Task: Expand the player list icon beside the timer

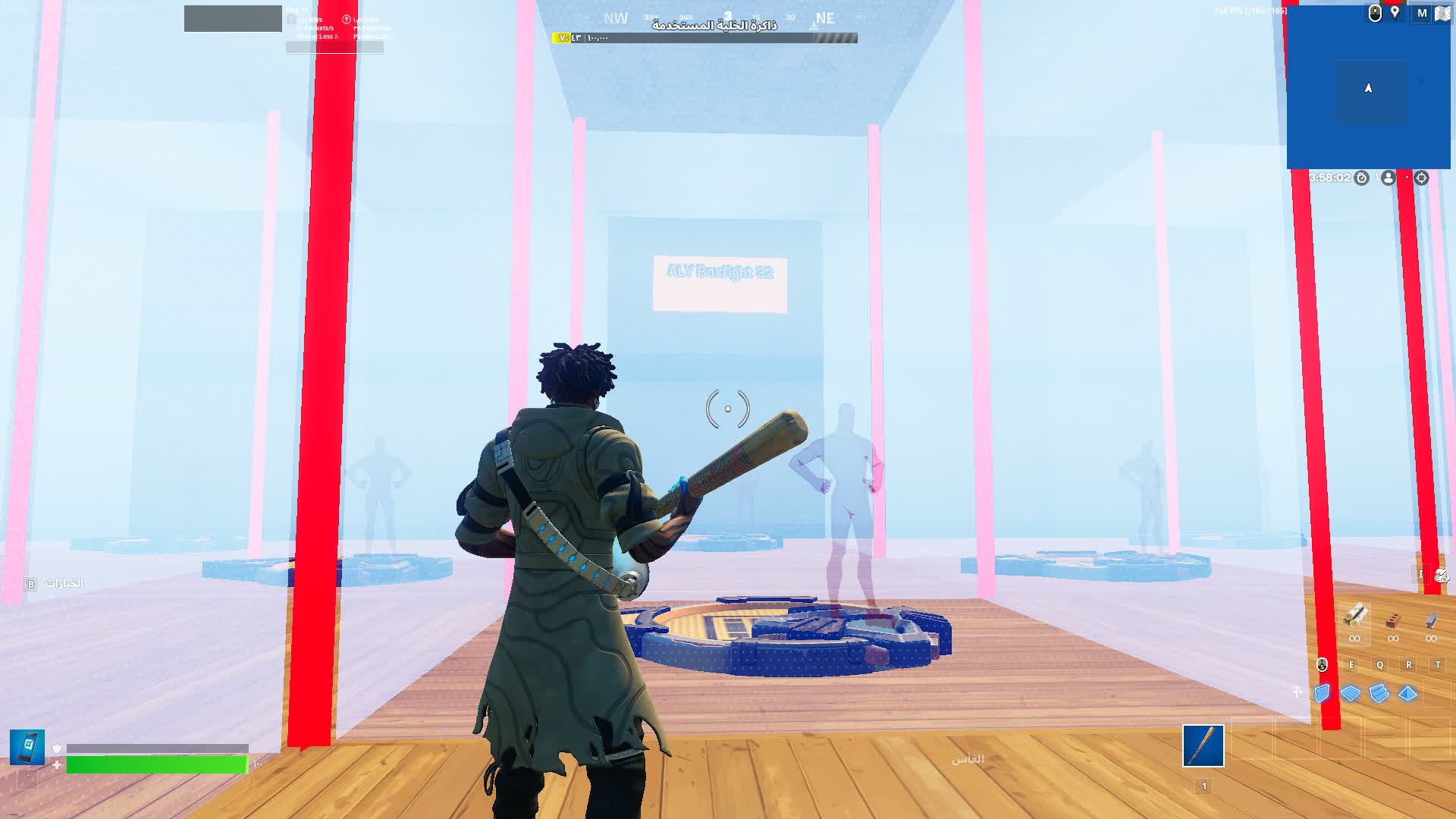Action: (1389, 177)
